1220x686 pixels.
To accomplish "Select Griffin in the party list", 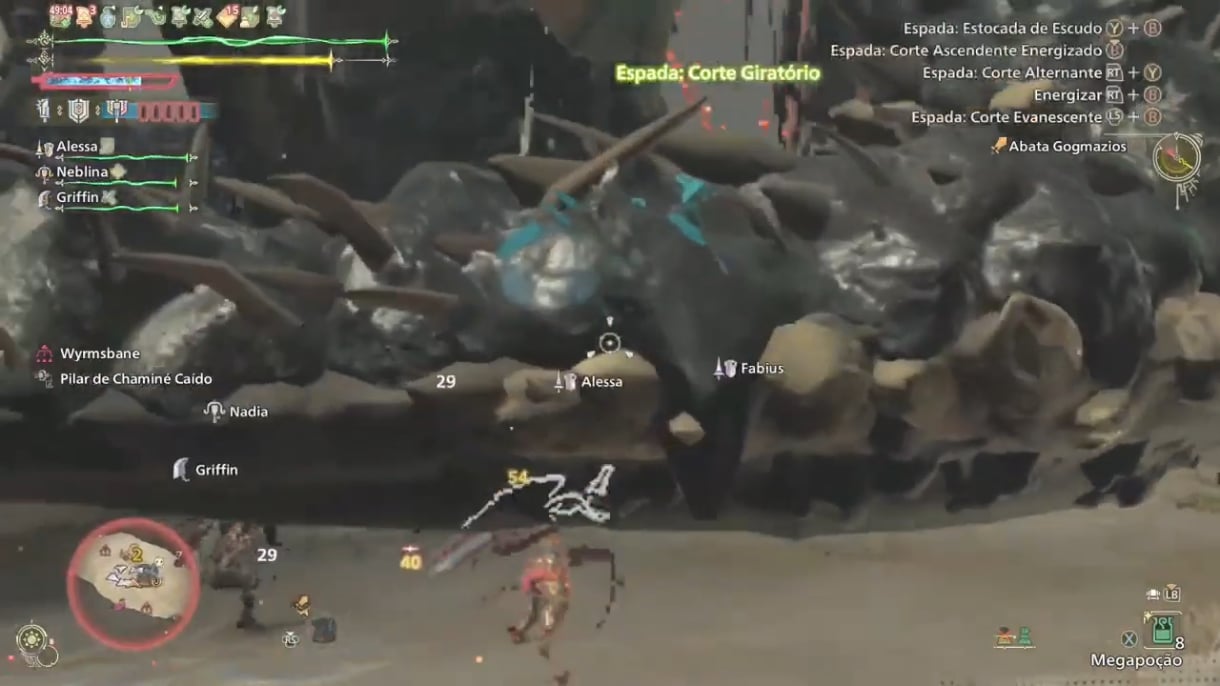I will (x=78, y=198).
